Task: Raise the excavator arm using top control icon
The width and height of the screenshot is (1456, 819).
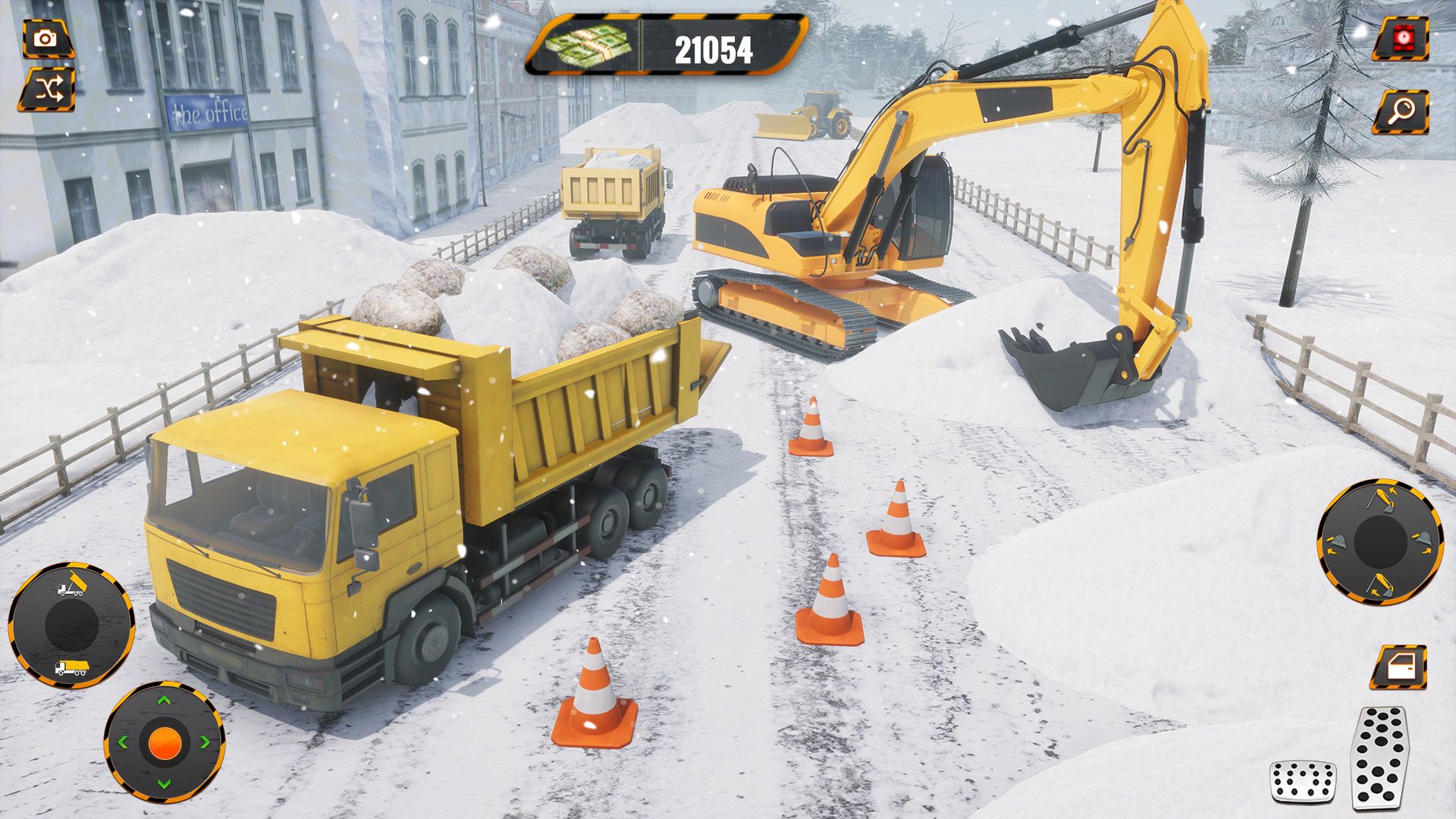Action: (1380, 500)
